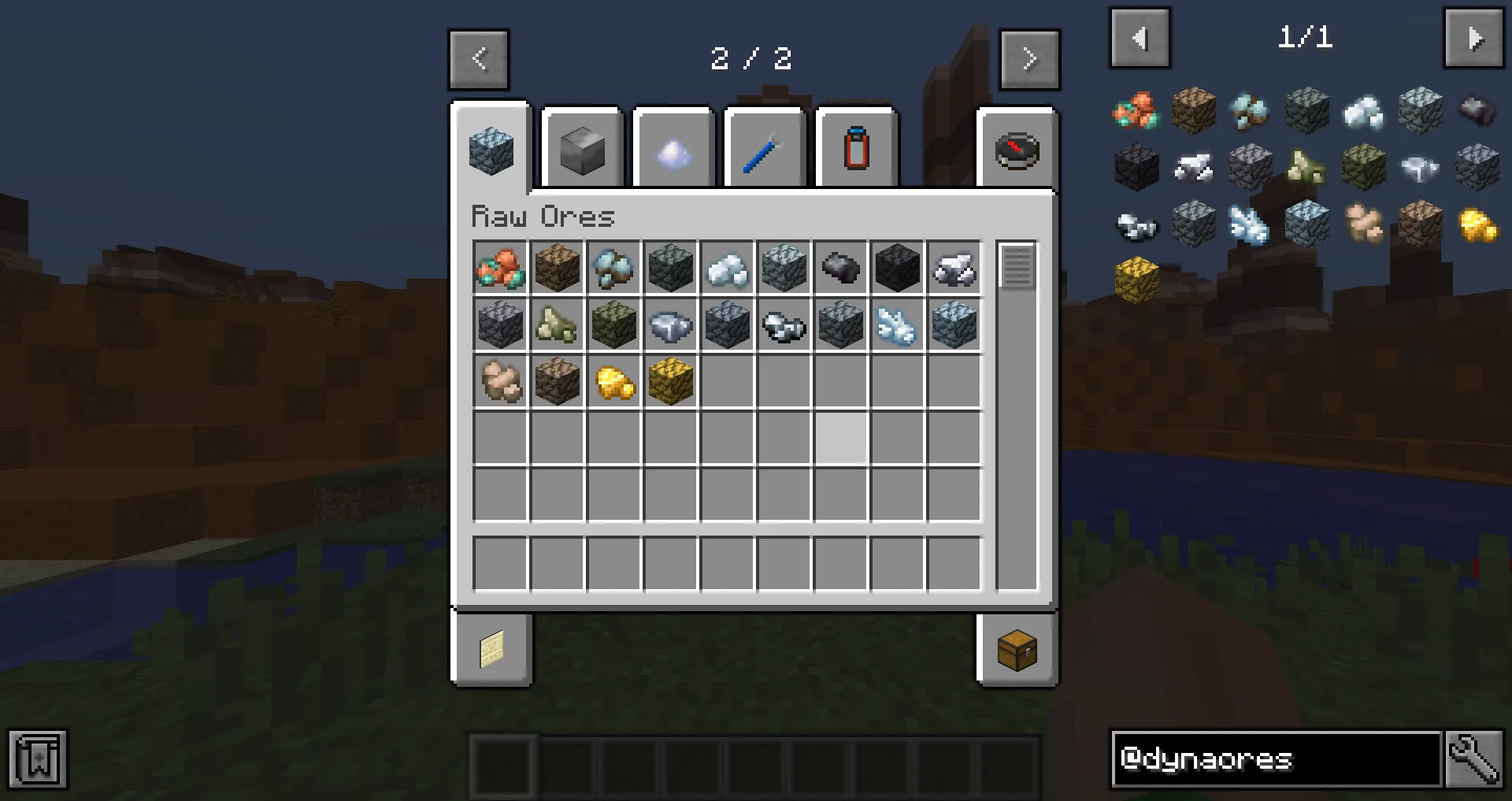Screen dimensions: 1512x801
Task: Click the raw ore block tab
Action: (491, 150)
